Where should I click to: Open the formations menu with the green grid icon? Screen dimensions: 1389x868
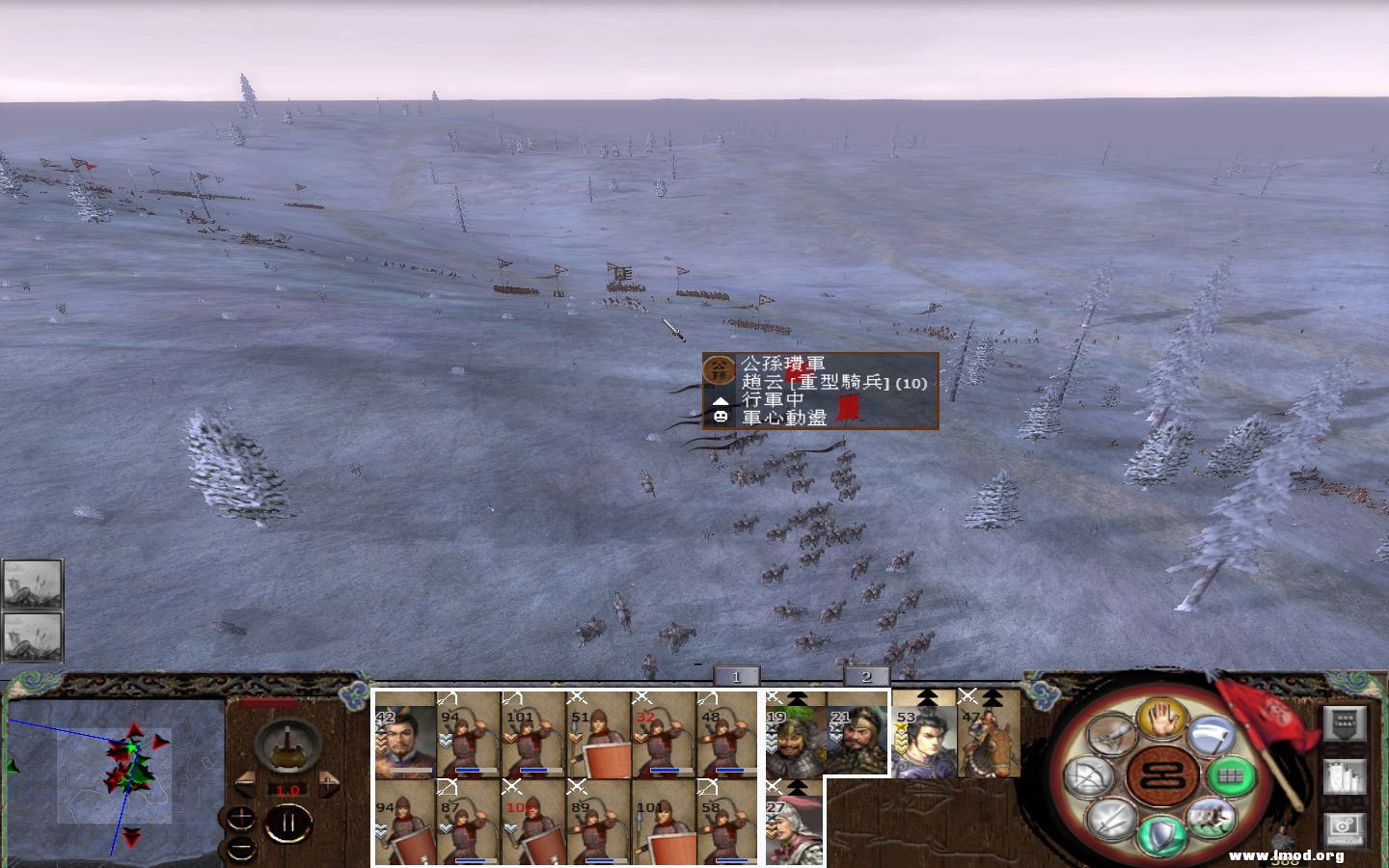(x=1232, y=777)
